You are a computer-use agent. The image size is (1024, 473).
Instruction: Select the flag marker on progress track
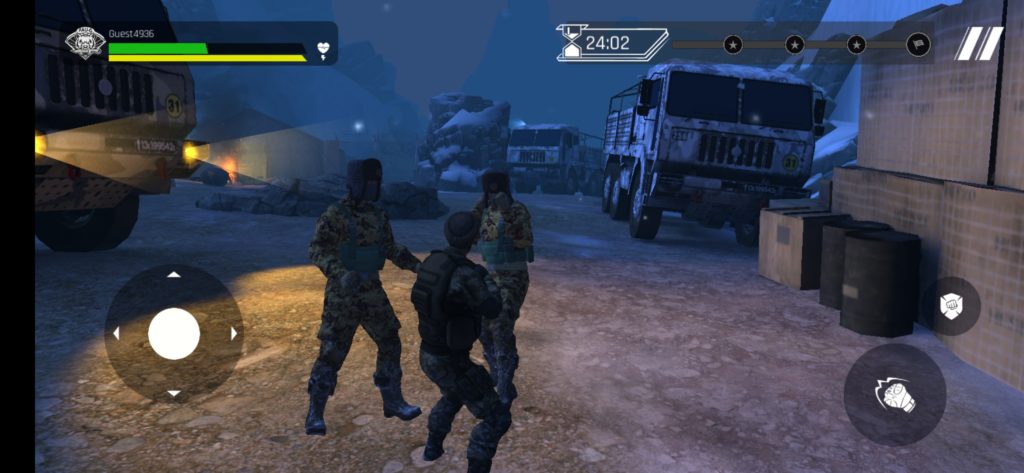pyautogui.click(x=917, y=44)
